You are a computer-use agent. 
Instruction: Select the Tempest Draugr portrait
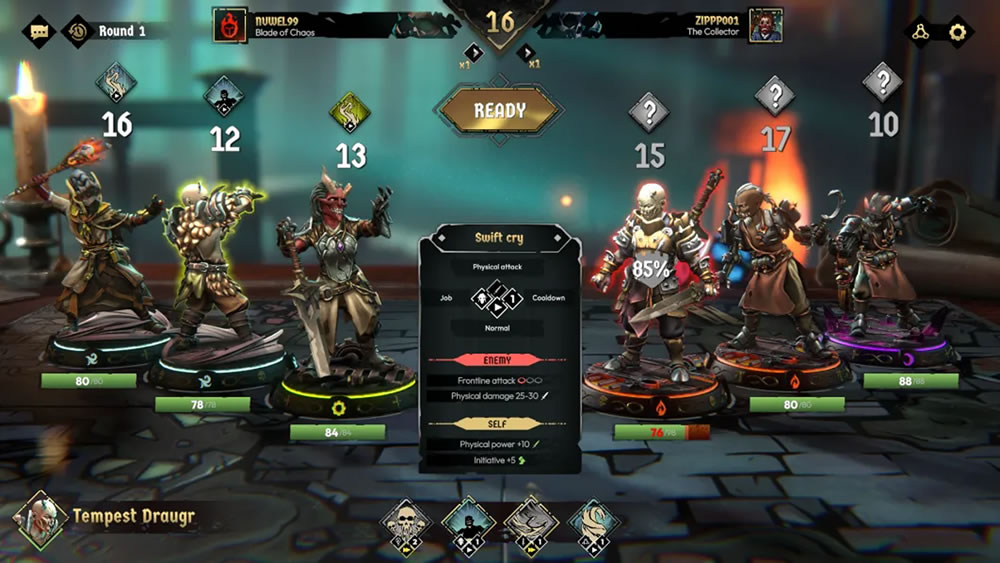click(41, 518)
